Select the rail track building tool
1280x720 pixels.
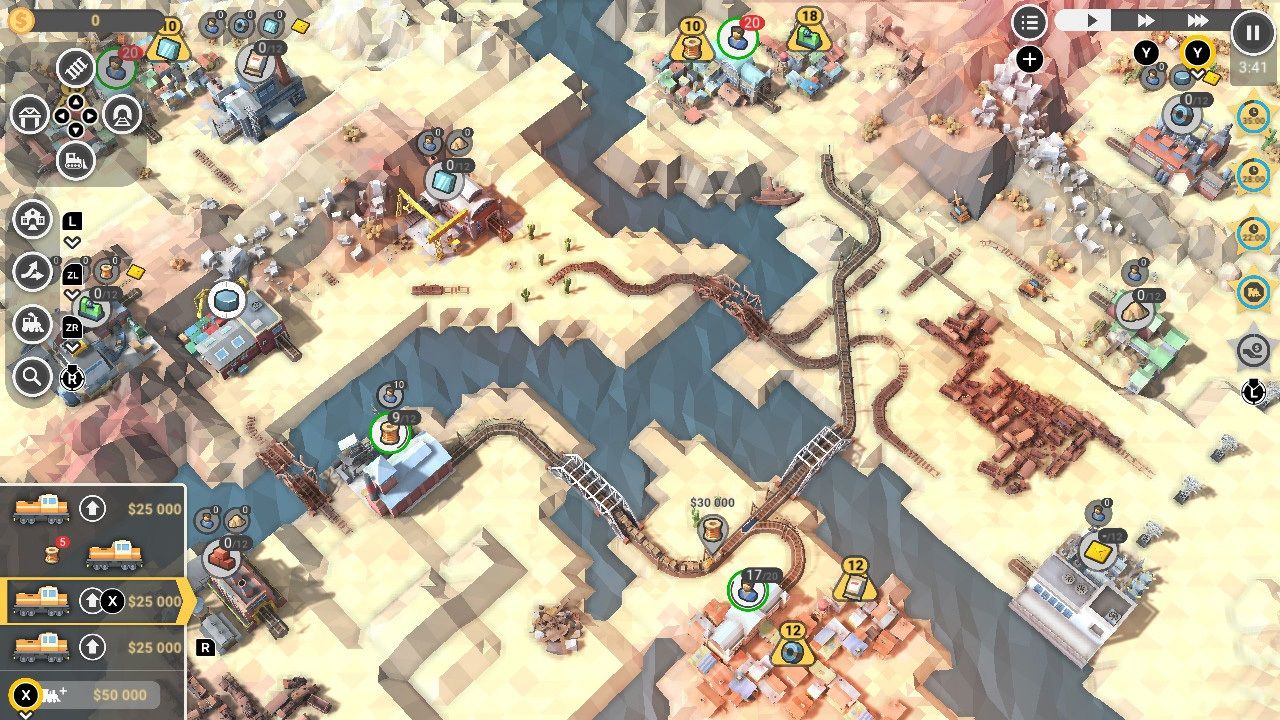pyautogui.click(x=74, y=70)
